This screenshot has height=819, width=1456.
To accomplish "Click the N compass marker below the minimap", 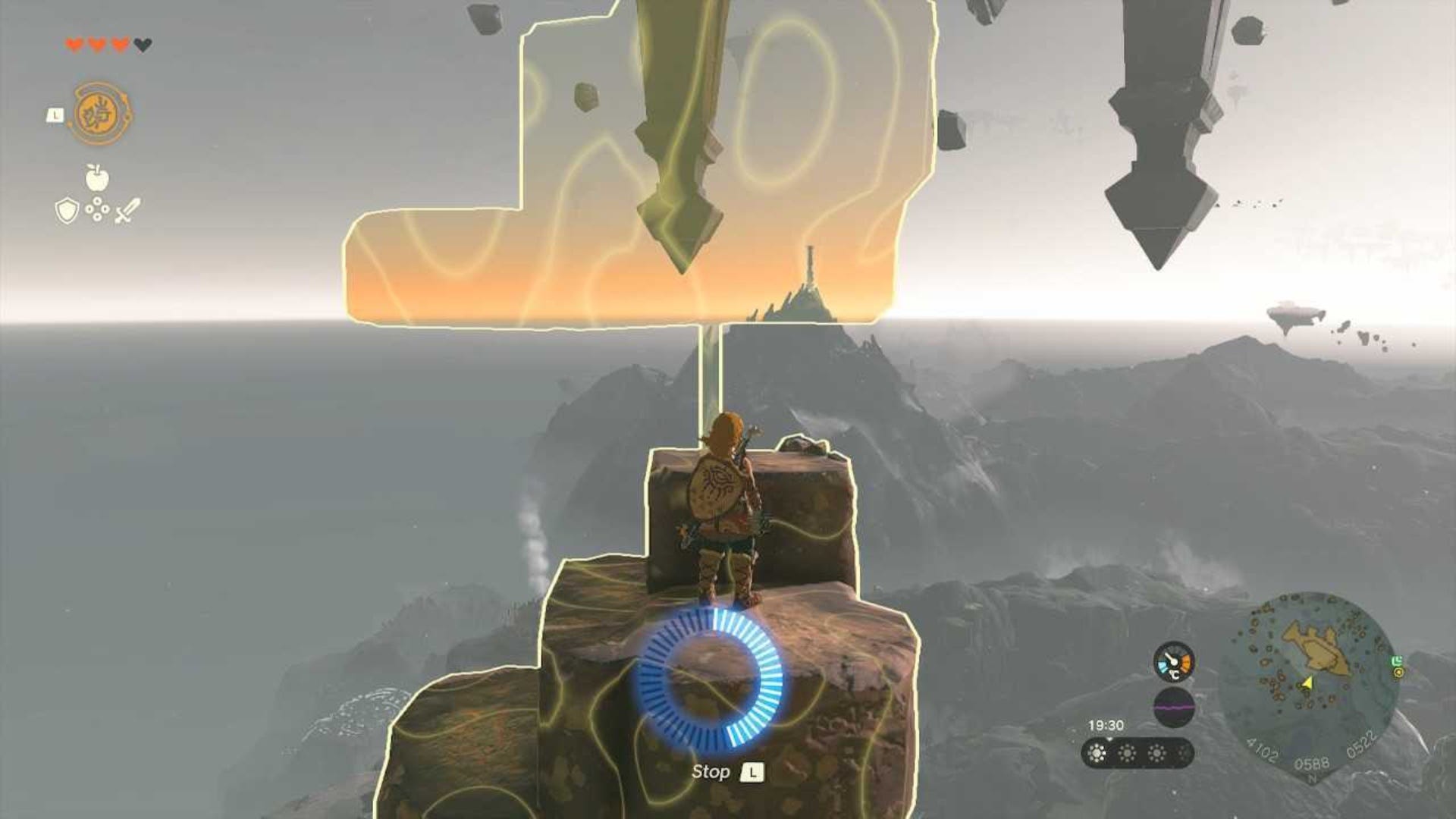I will pos(1311,778).
